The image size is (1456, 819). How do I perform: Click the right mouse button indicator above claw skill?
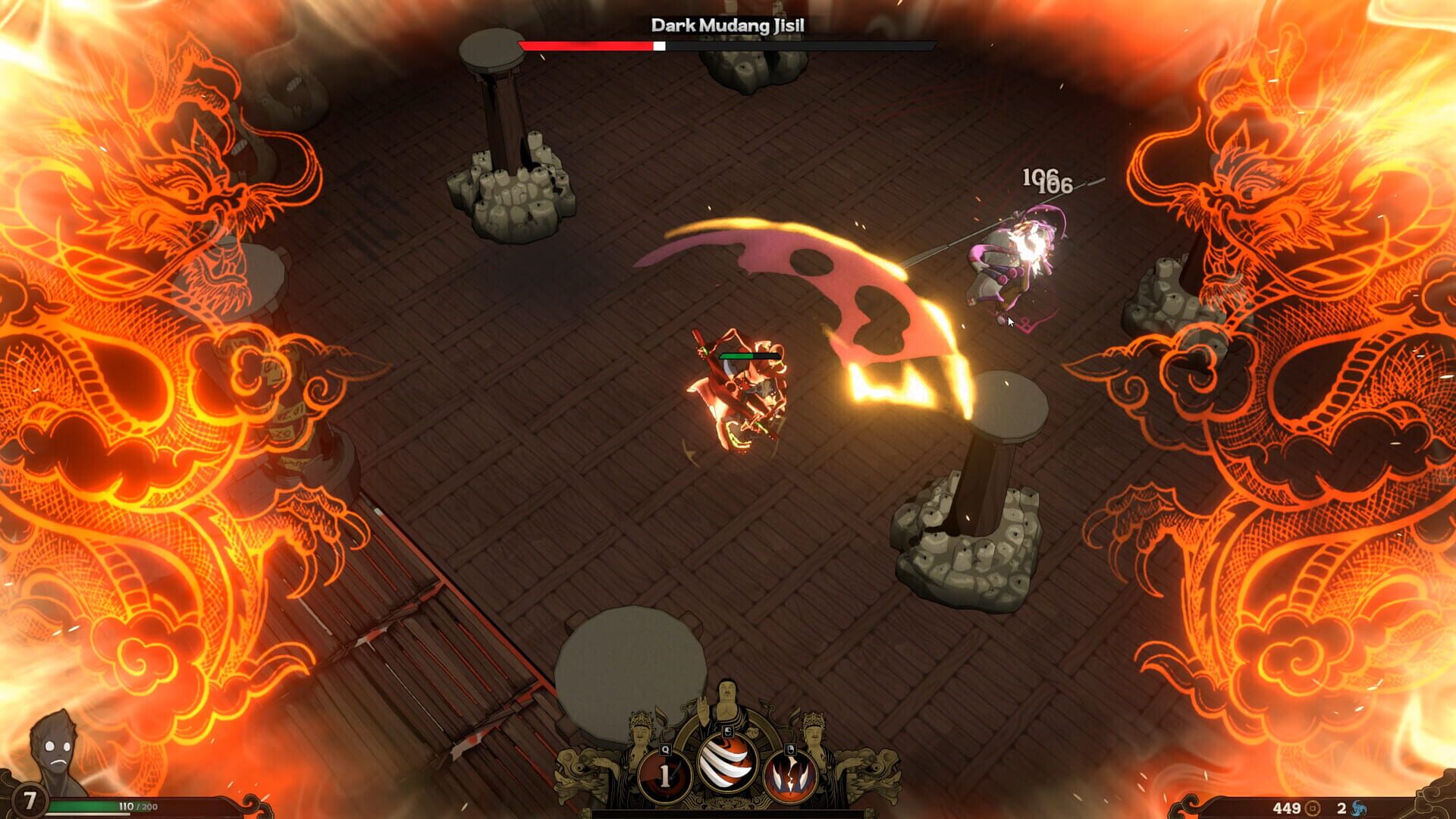(x=790, y=749)
